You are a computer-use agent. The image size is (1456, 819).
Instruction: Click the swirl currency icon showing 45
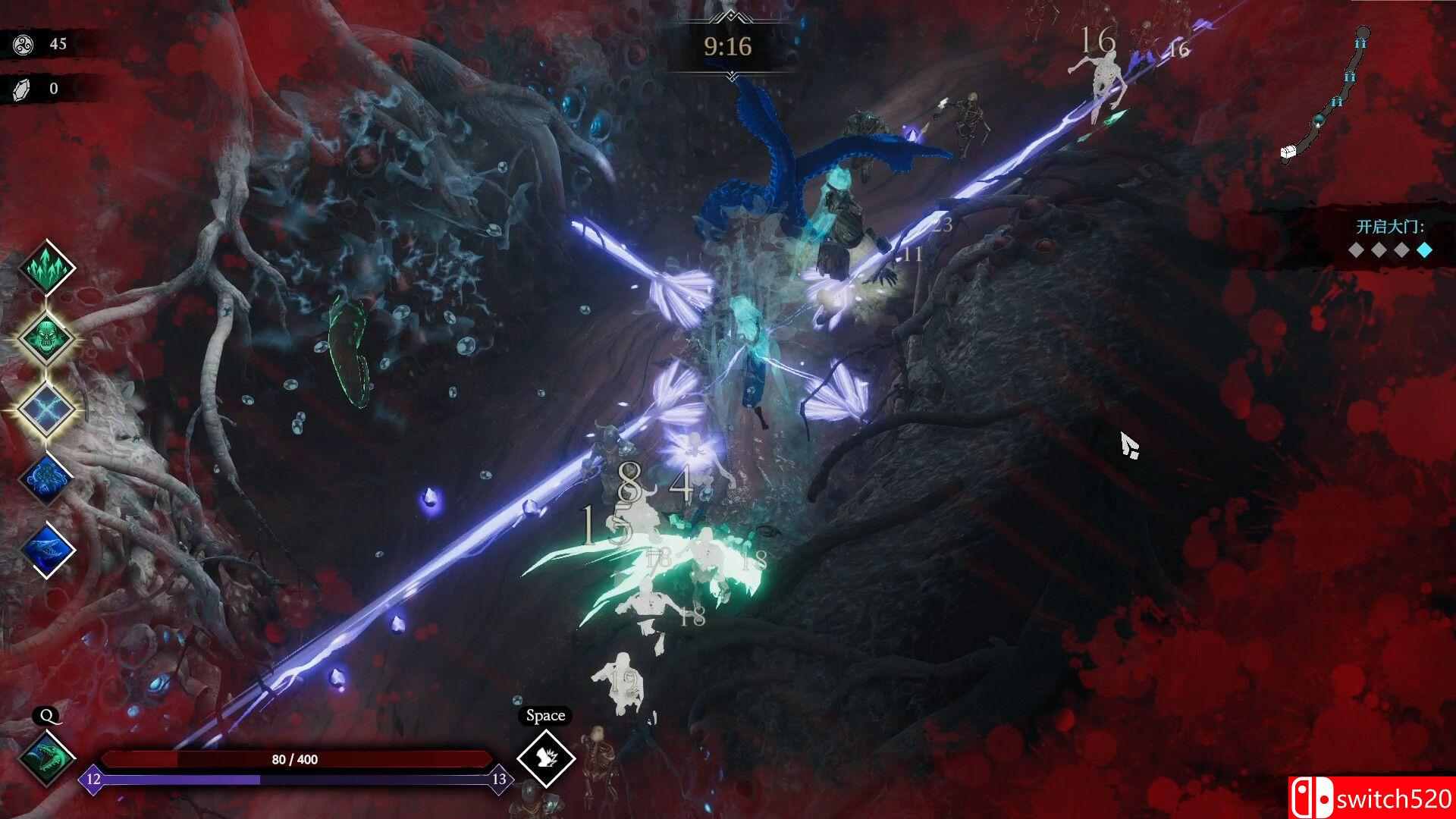click(23, 43)
